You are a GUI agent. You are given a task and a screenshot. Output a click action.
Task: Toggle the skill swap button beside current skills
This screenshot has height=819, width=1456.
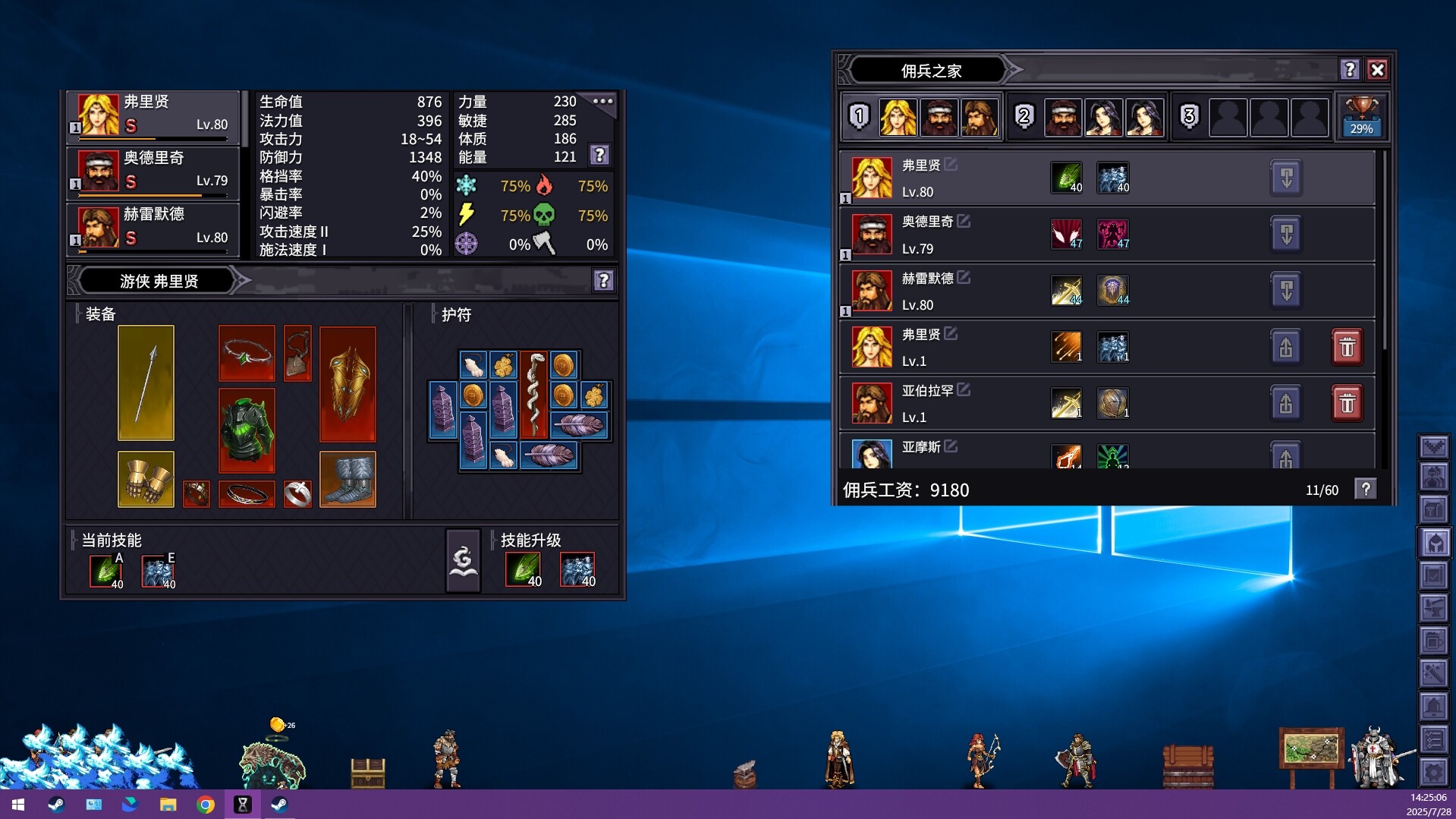click(x=462, y=561)
